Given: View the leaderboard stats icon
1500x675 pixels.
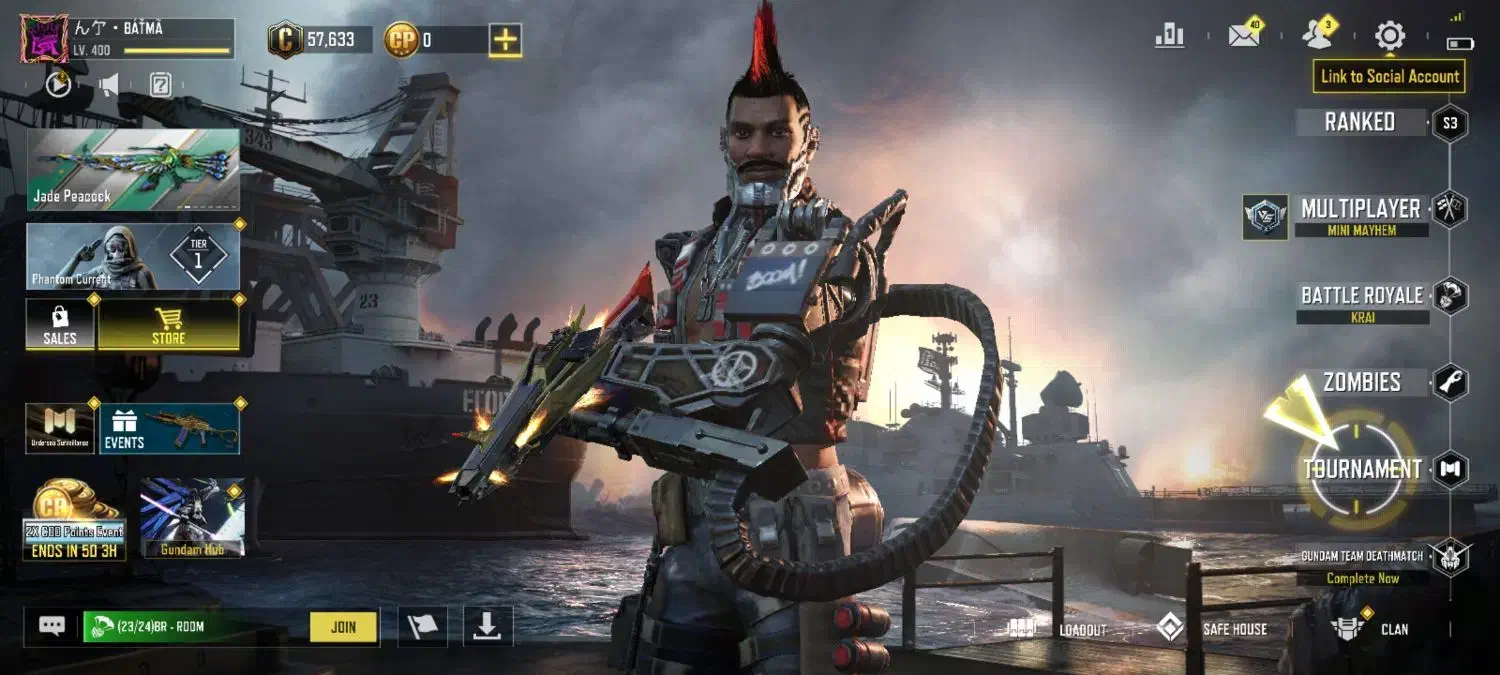Looking at the screenshot, I should pos(1169,36).
